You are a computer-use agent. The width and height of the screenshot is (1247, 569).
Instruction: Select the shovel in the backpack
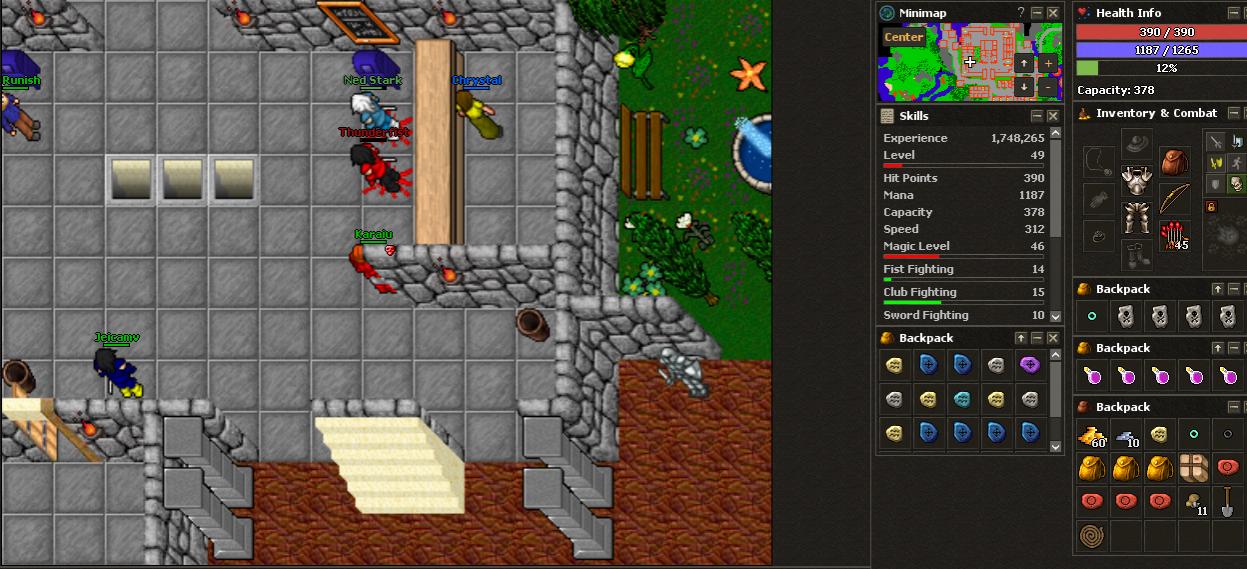click(x=1227, y=502)
